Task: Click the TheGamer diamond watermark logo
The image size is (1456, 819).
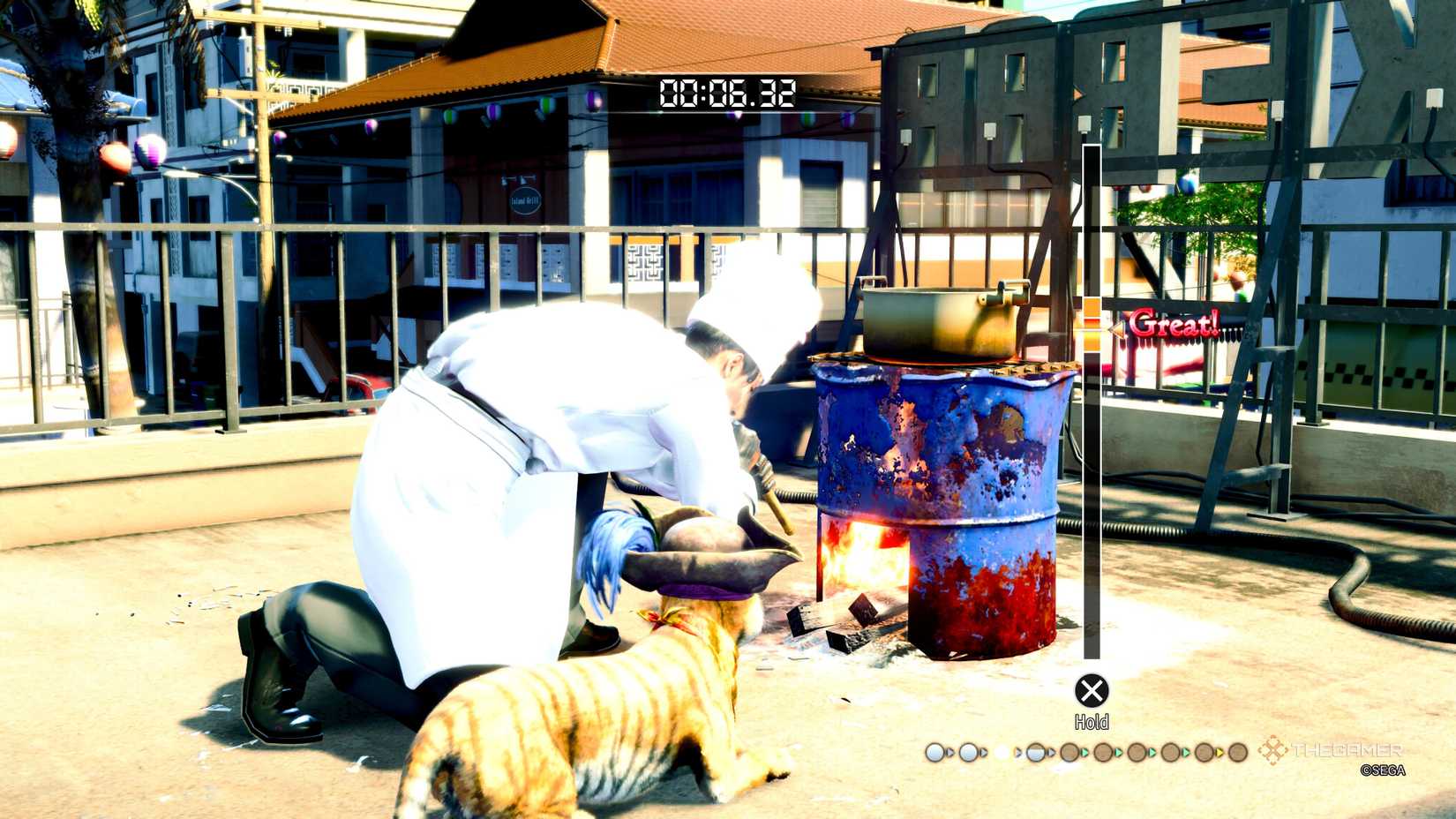Action: [x=1272, y=752]
